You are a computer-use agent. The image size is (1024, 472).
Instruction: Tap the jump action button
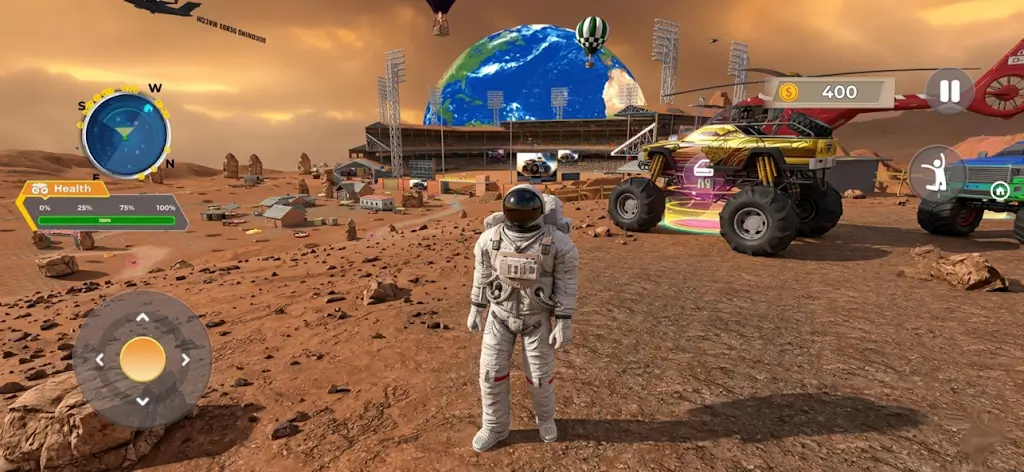click(937, 174)
